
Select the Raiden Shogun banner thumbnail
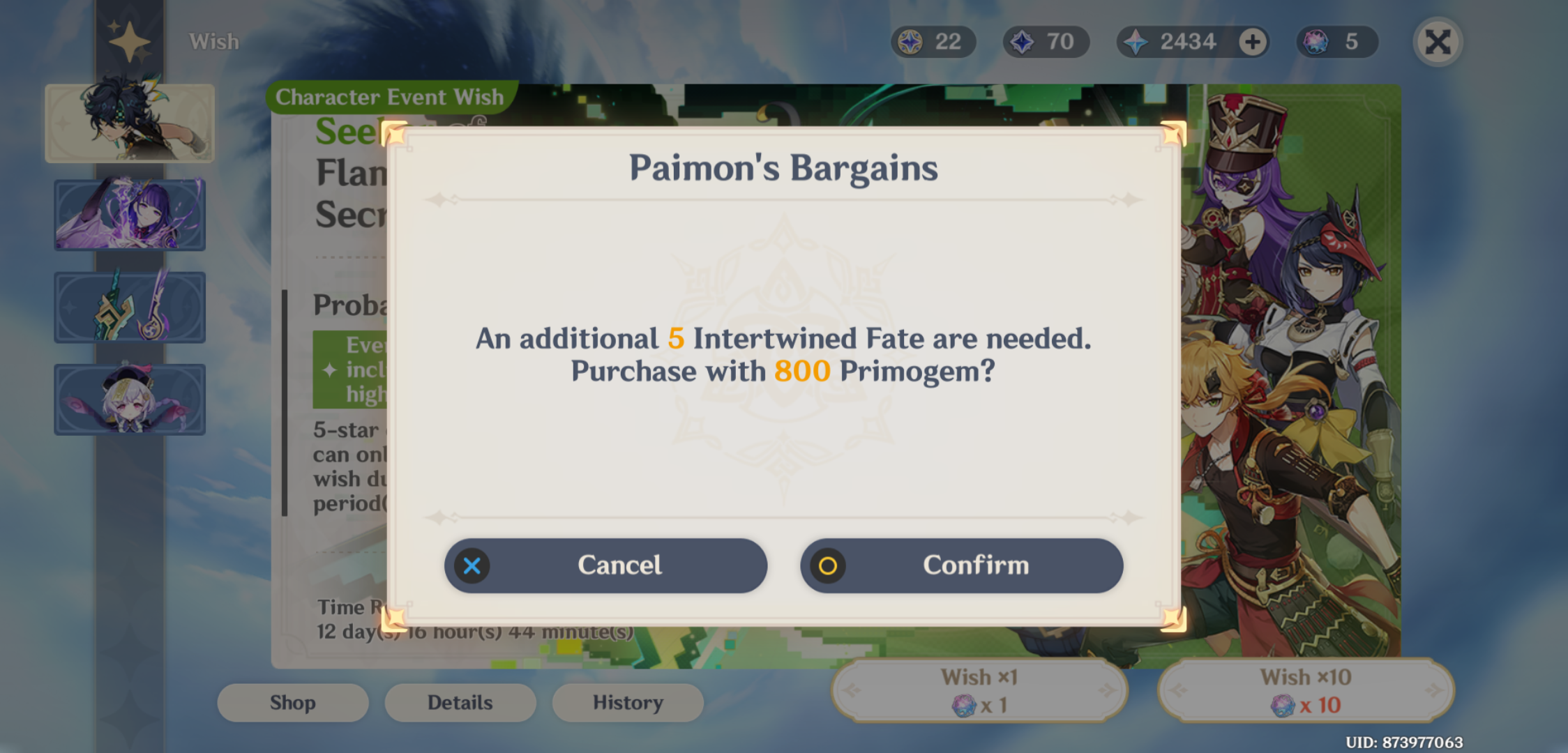tap(130, 215)
